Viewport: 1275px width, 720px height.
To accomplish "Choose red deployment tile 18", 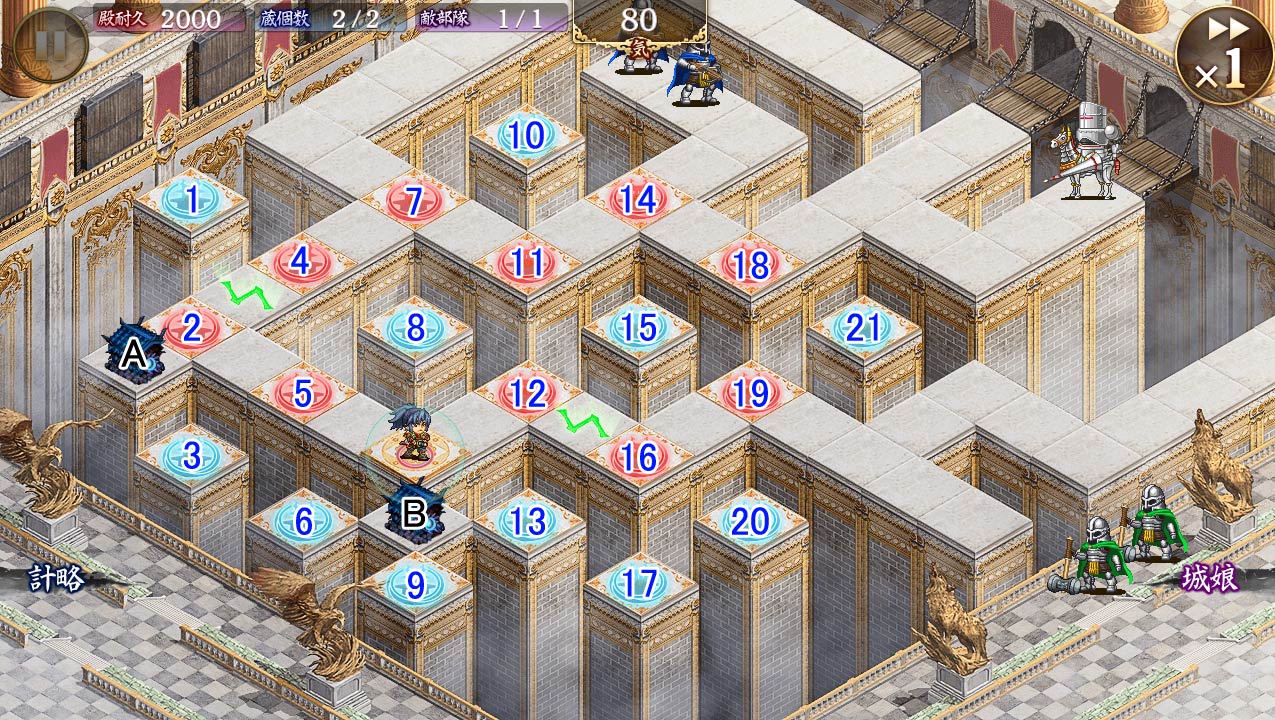I will tap(750, 265).
